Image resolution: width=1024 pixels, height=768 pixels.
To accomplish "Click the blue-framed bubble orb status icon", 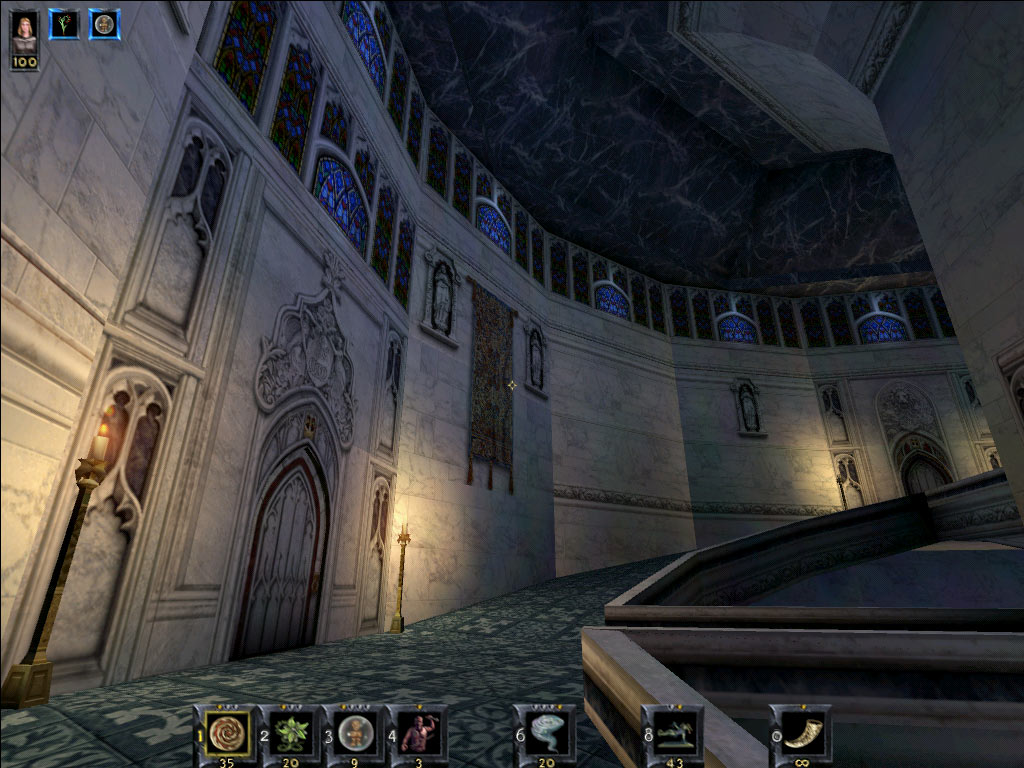I will (104, 24).
